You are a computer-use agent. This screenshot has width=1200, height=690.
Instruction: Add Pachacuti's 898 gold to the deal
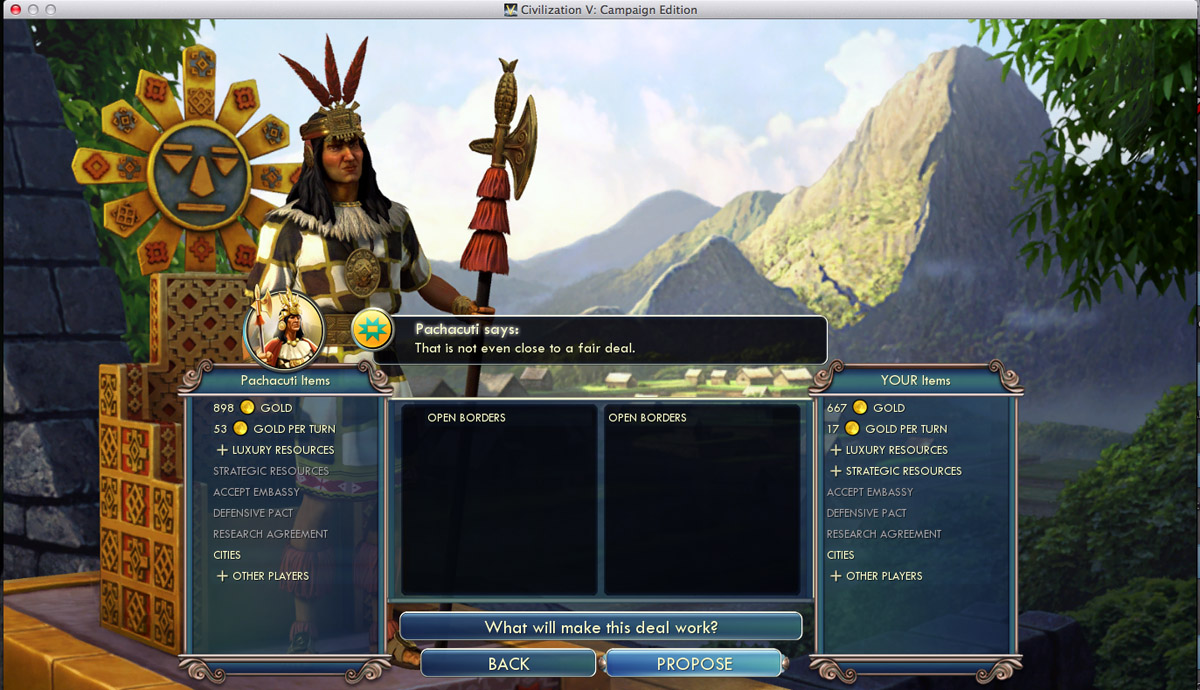pyautogui.click(x=253, y=408)
